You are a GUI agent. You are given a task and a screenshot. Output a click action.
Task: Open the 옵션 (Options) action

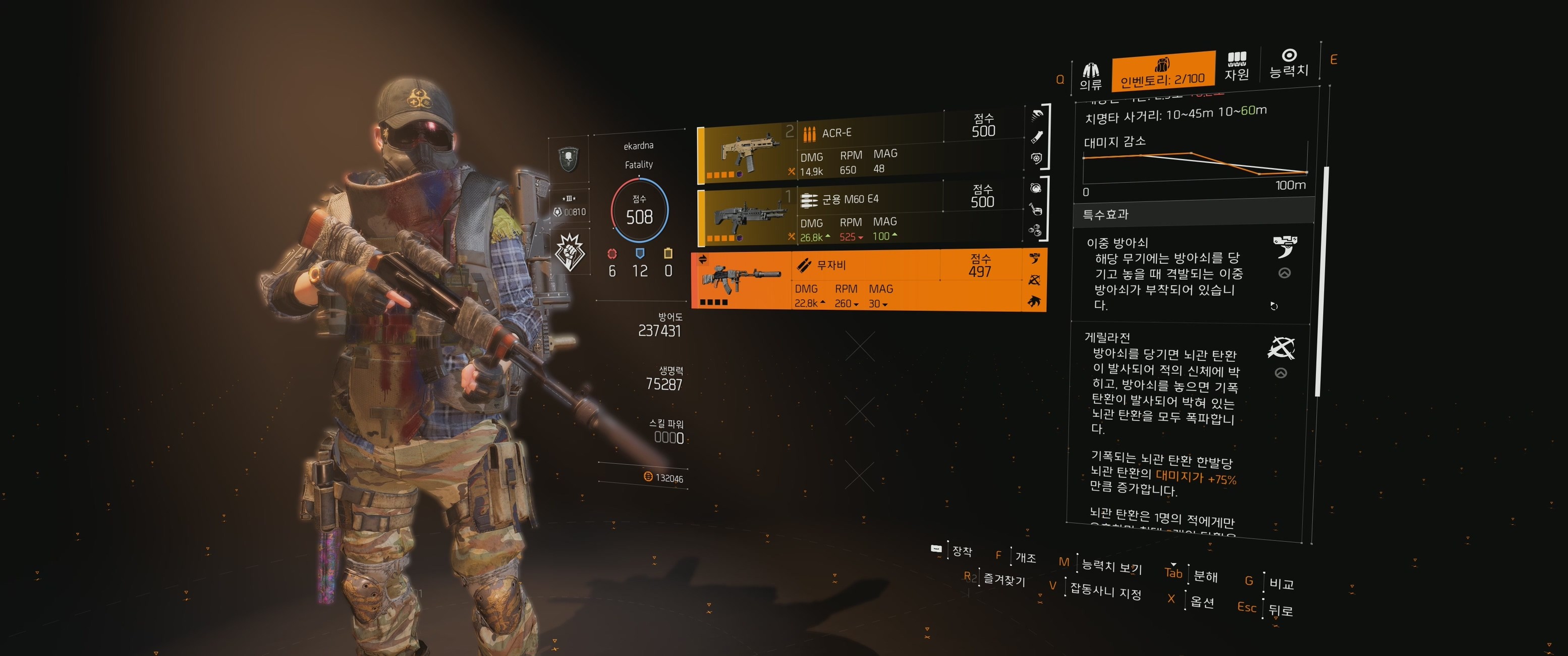[1202, 602]
